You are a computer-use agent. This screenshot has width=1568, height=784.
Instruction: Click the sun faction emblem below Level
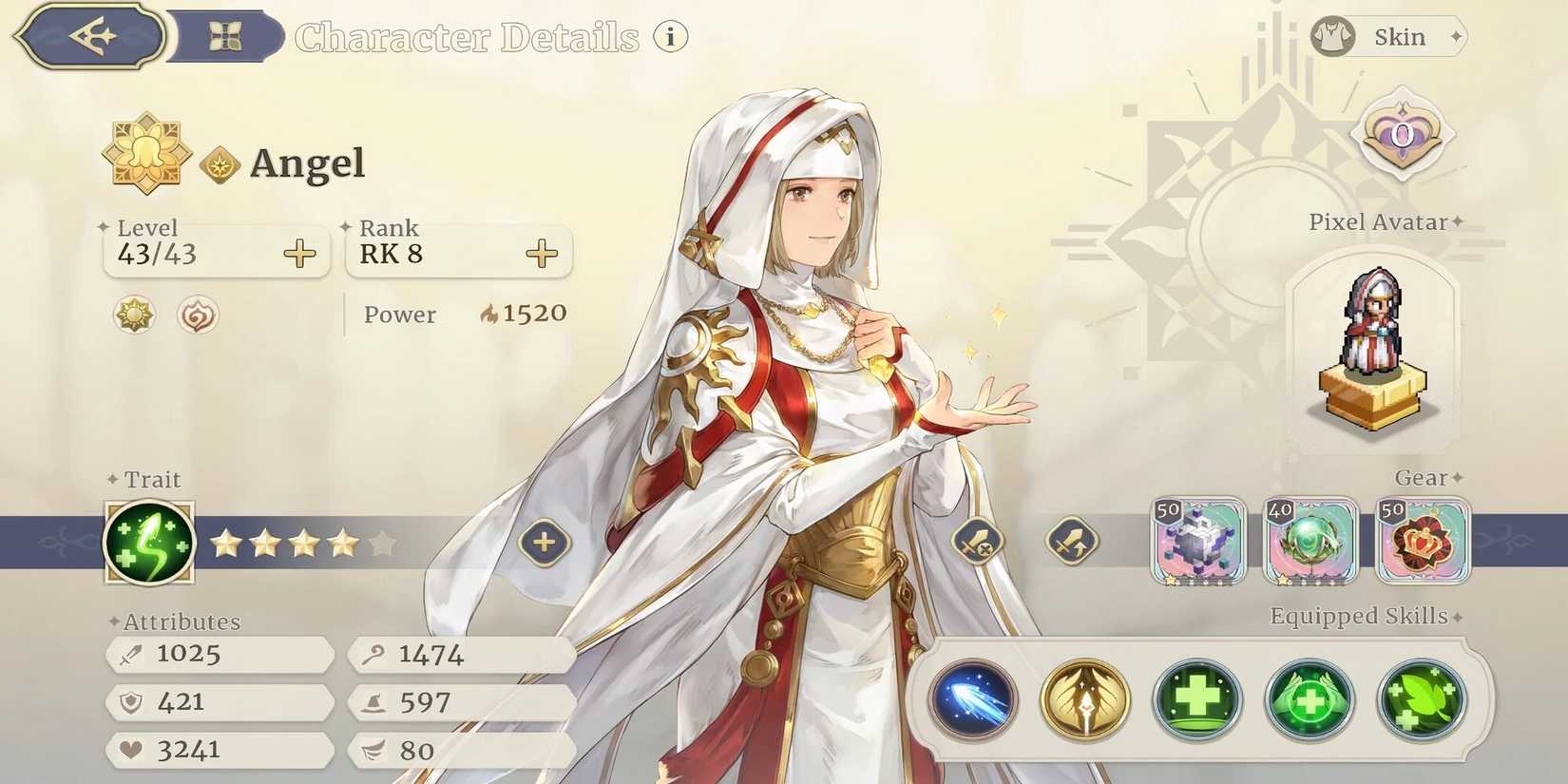coord(132,315)
